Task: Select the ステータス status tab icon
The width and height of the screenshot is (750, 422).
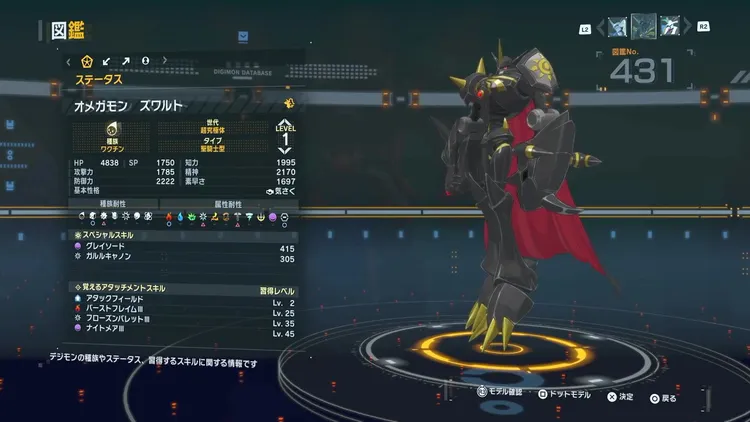Action: tap(87, 63)
